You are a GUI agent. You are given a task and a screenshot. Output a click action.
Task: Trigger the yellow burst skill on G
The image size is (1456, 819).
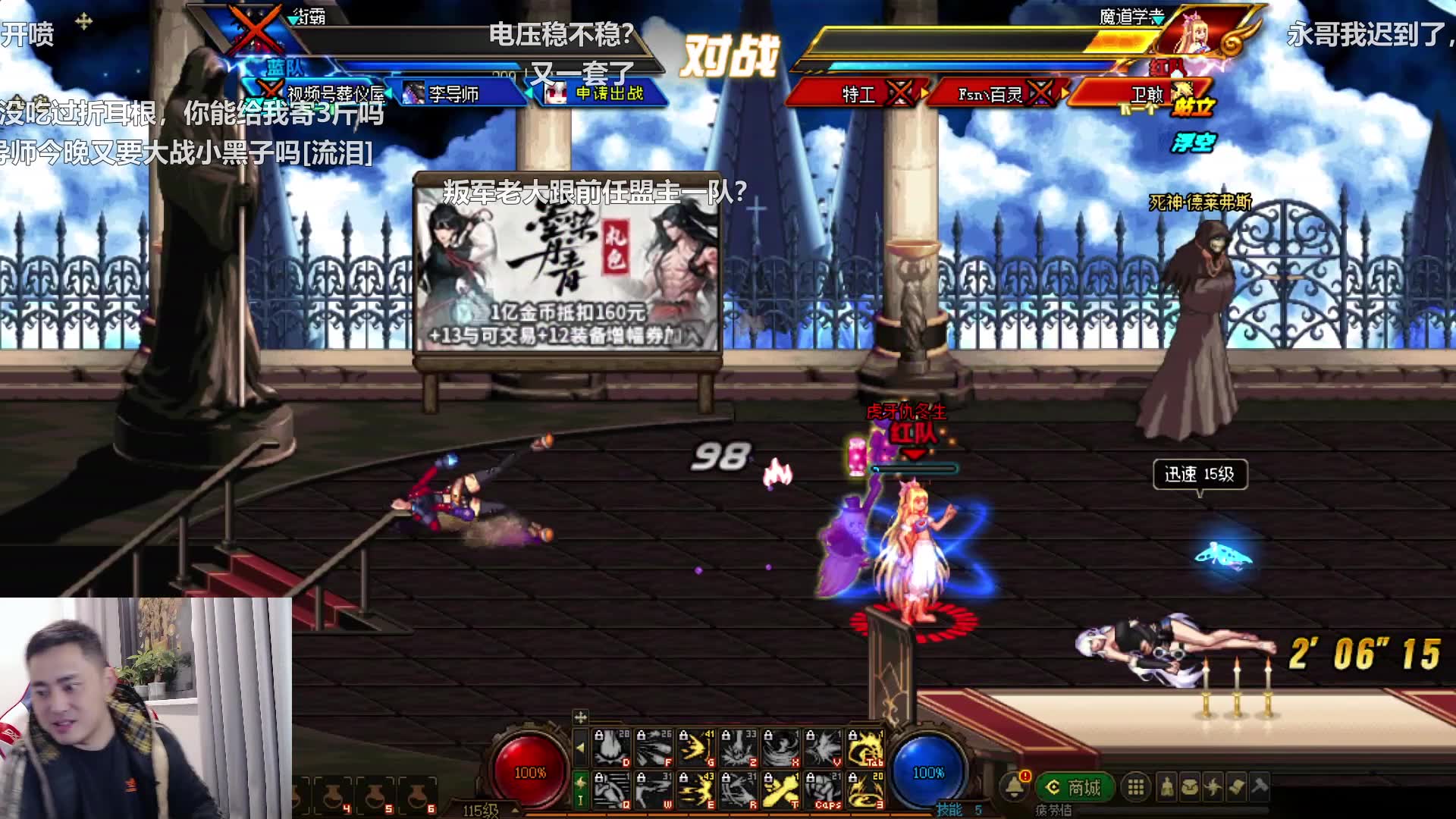(x=696, y=748)
